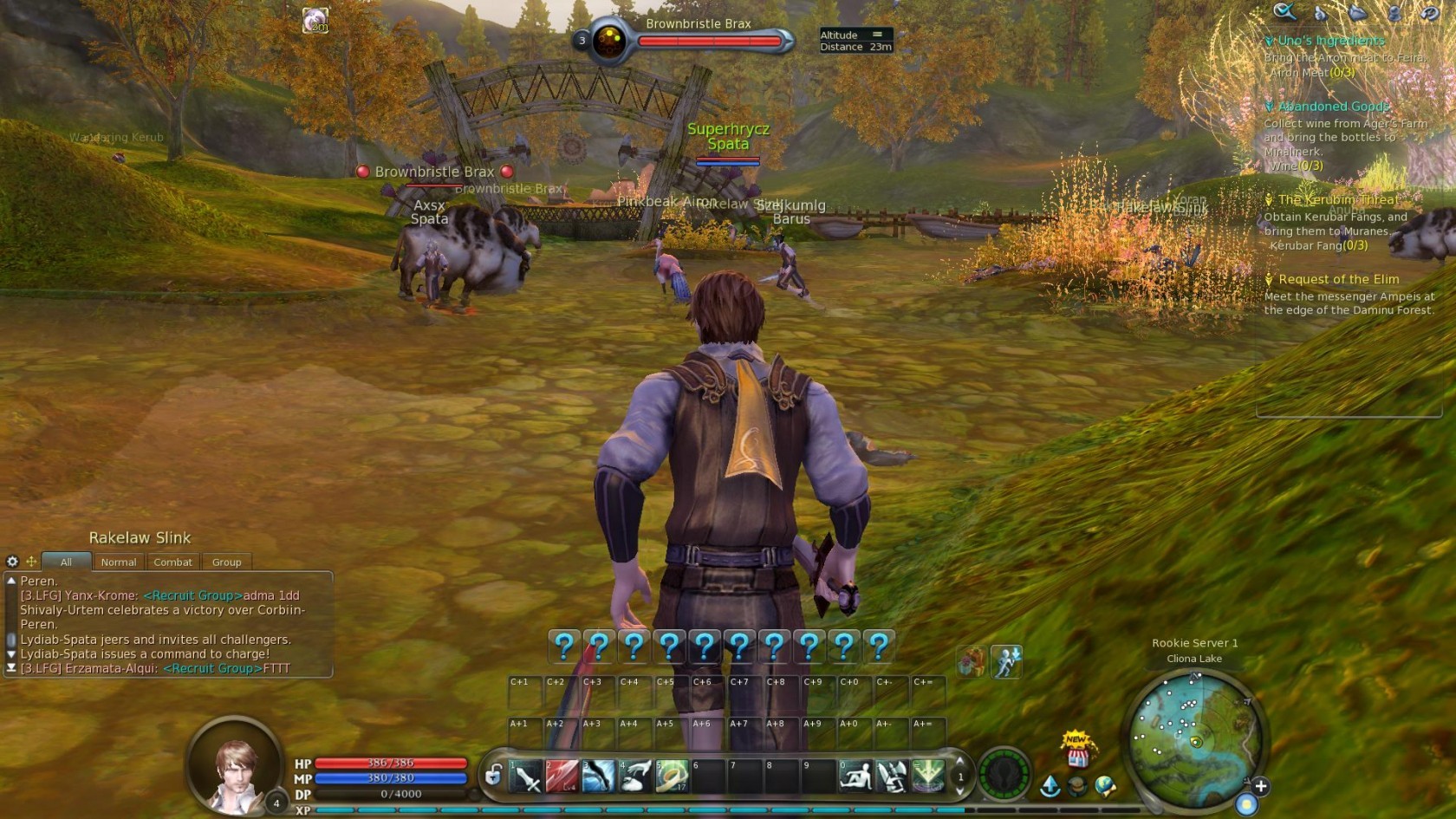Activate the sword attack skill in slot 1
The height and width of the screenshot is (819, 1456).
coord(526,777)
